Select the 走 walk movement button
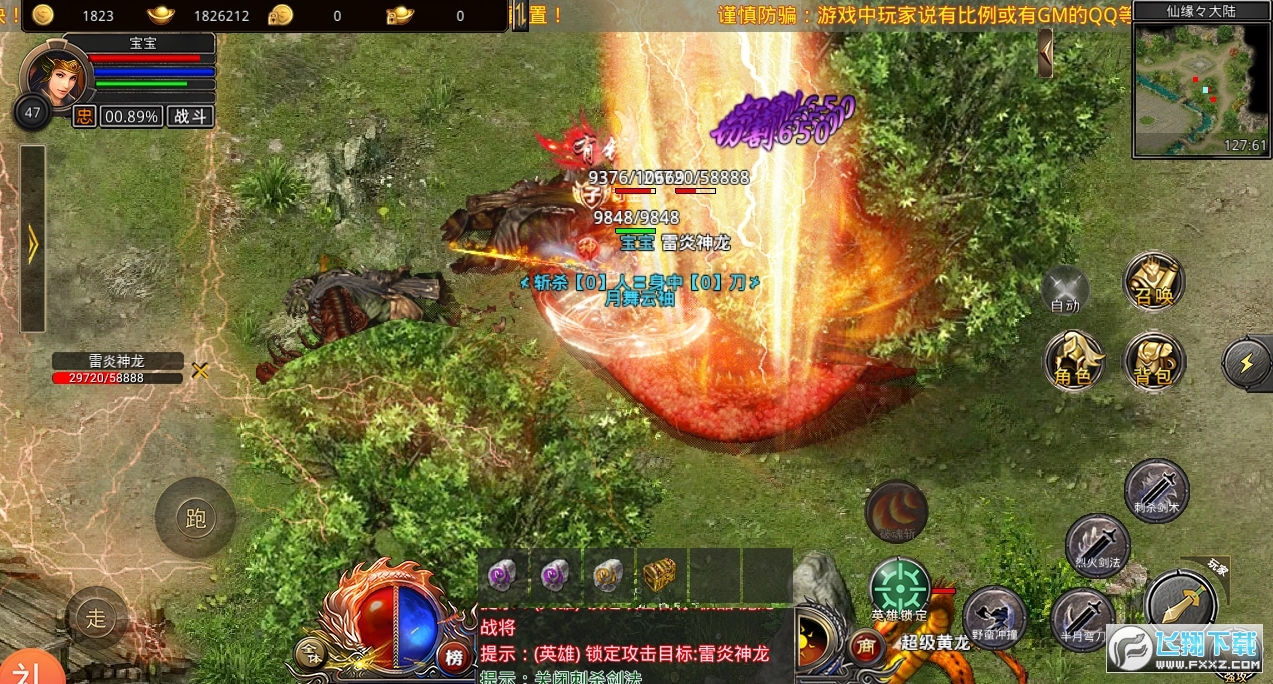Viewport: 1273px width, 684px height. click(96, 618)
